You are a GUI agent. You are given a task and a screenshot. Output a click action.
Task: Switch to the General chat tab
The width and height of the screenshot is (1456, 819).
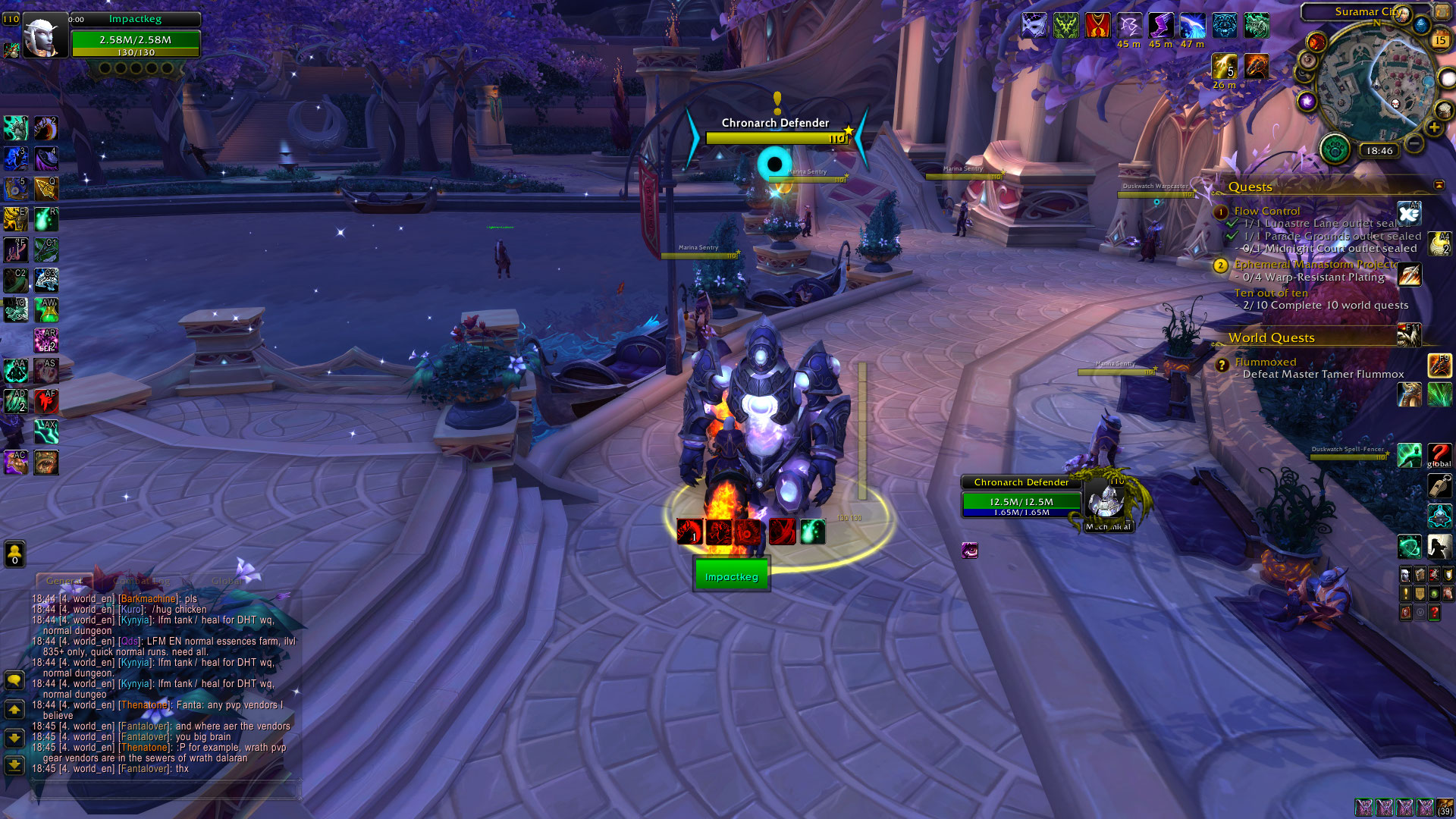[x=64, y=581]
